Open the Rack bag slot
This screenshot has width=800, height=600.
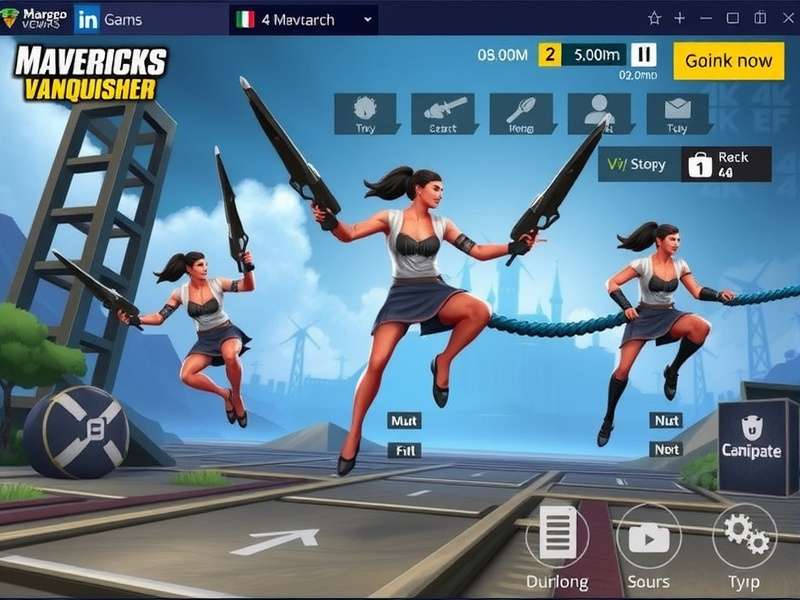click(x=727, y=164)
